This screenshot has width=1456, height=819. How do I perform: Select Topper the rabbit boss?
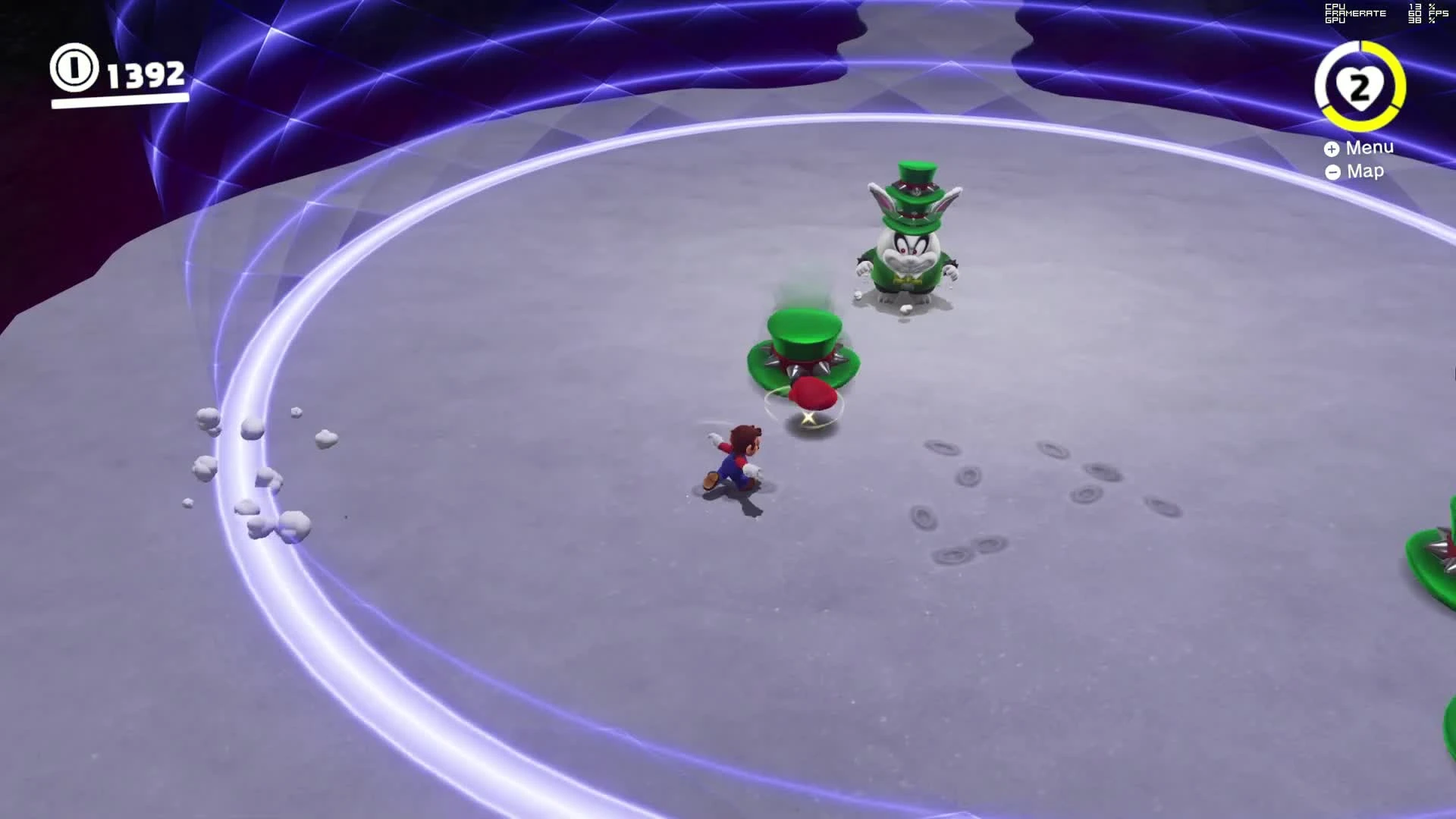pyautogui.click(x=910, y=258)
